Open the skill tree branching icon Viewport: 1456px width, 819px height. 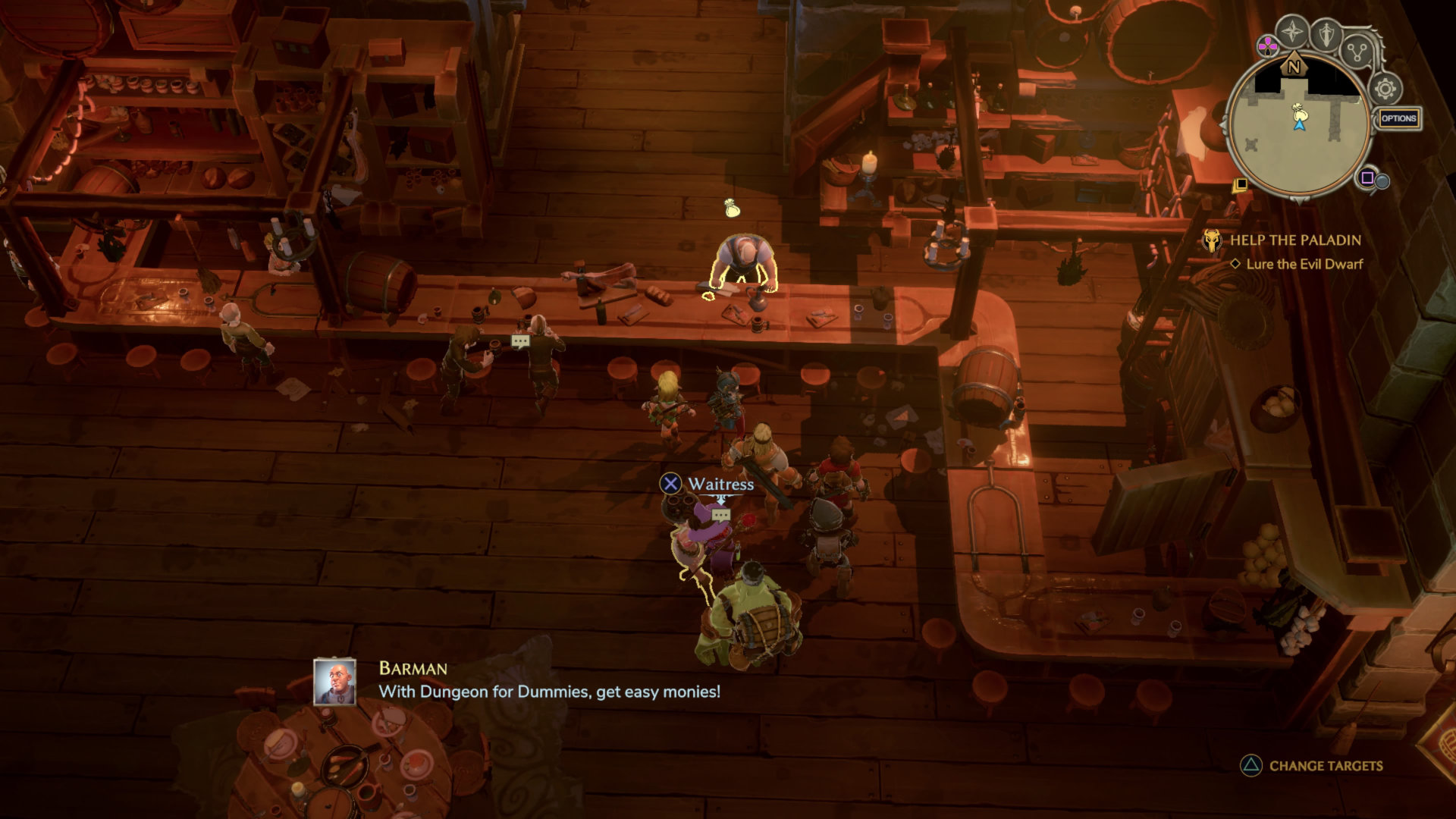click(x=1357, y=52)
